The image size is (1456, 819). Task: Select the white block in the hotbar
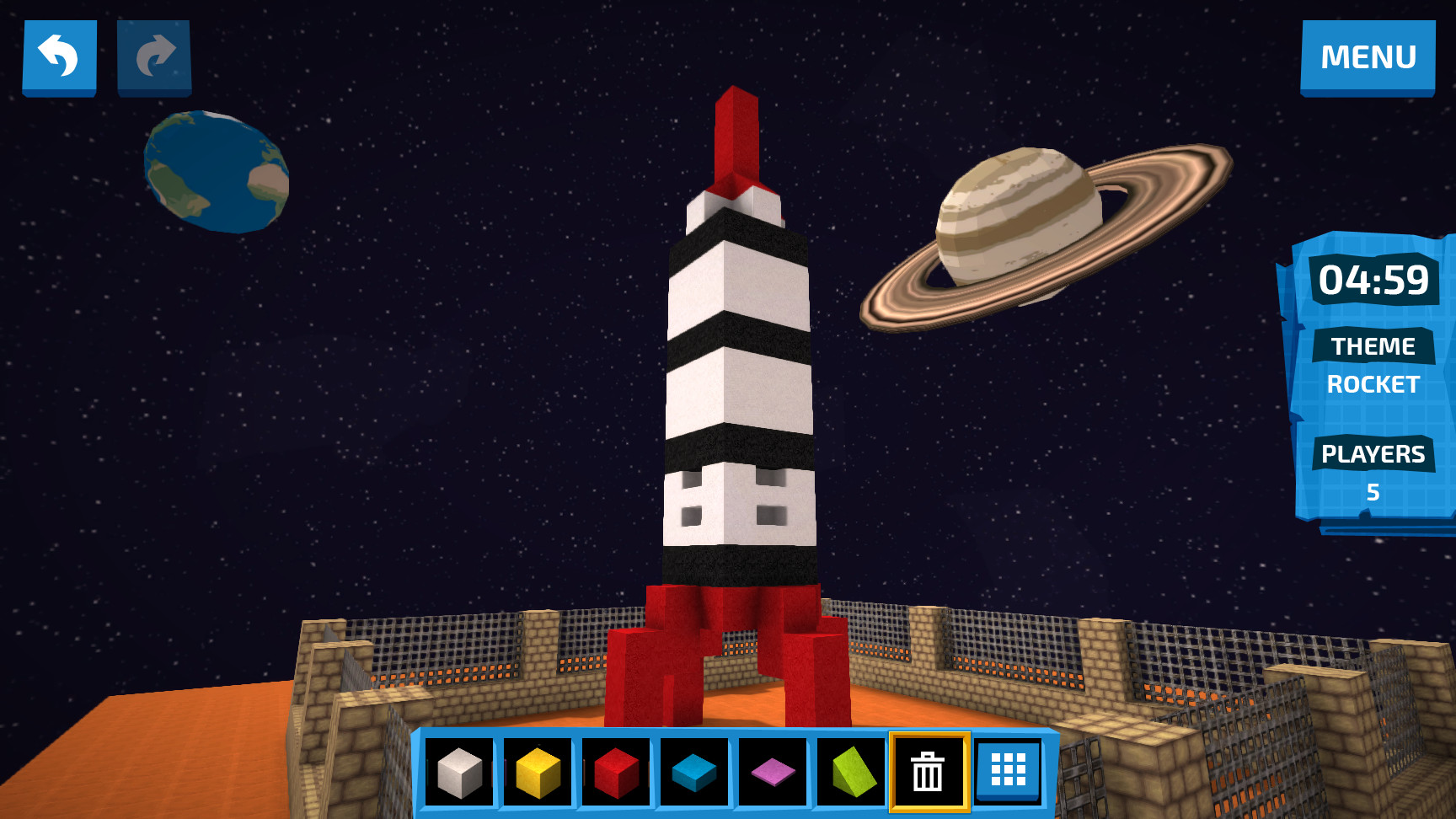click(459, 771)
